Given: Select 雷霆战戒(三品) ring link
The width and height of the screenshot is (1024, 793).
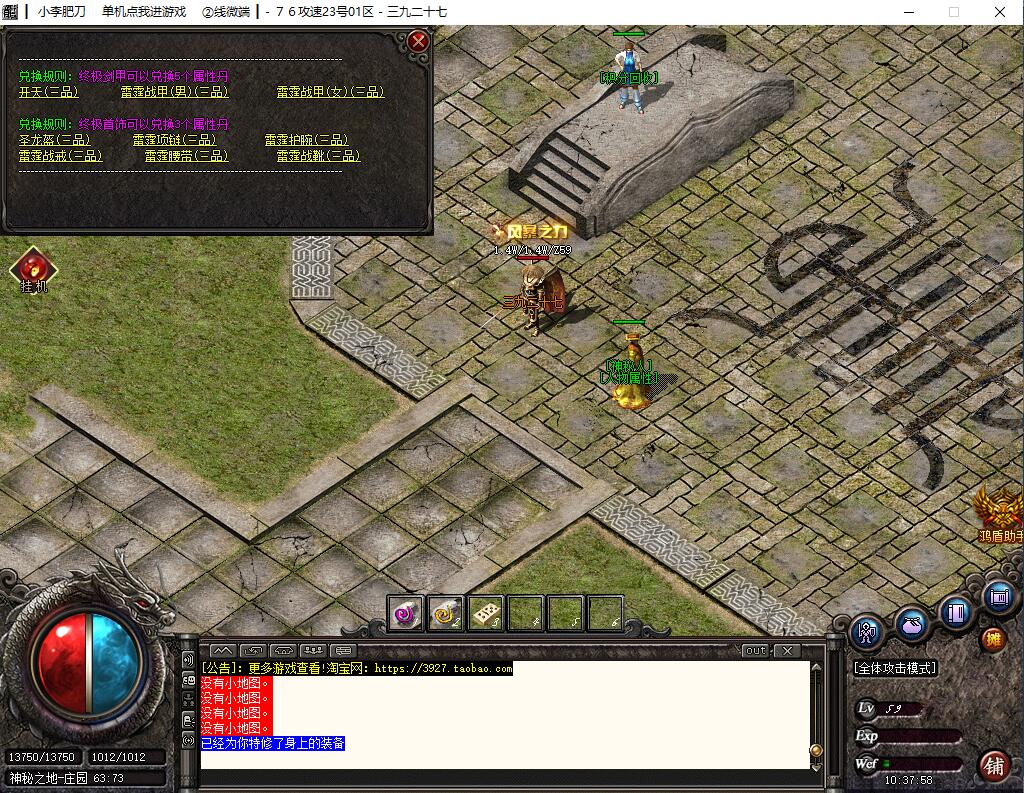Looking at the screenshot, I should click(x=60, y=156).
